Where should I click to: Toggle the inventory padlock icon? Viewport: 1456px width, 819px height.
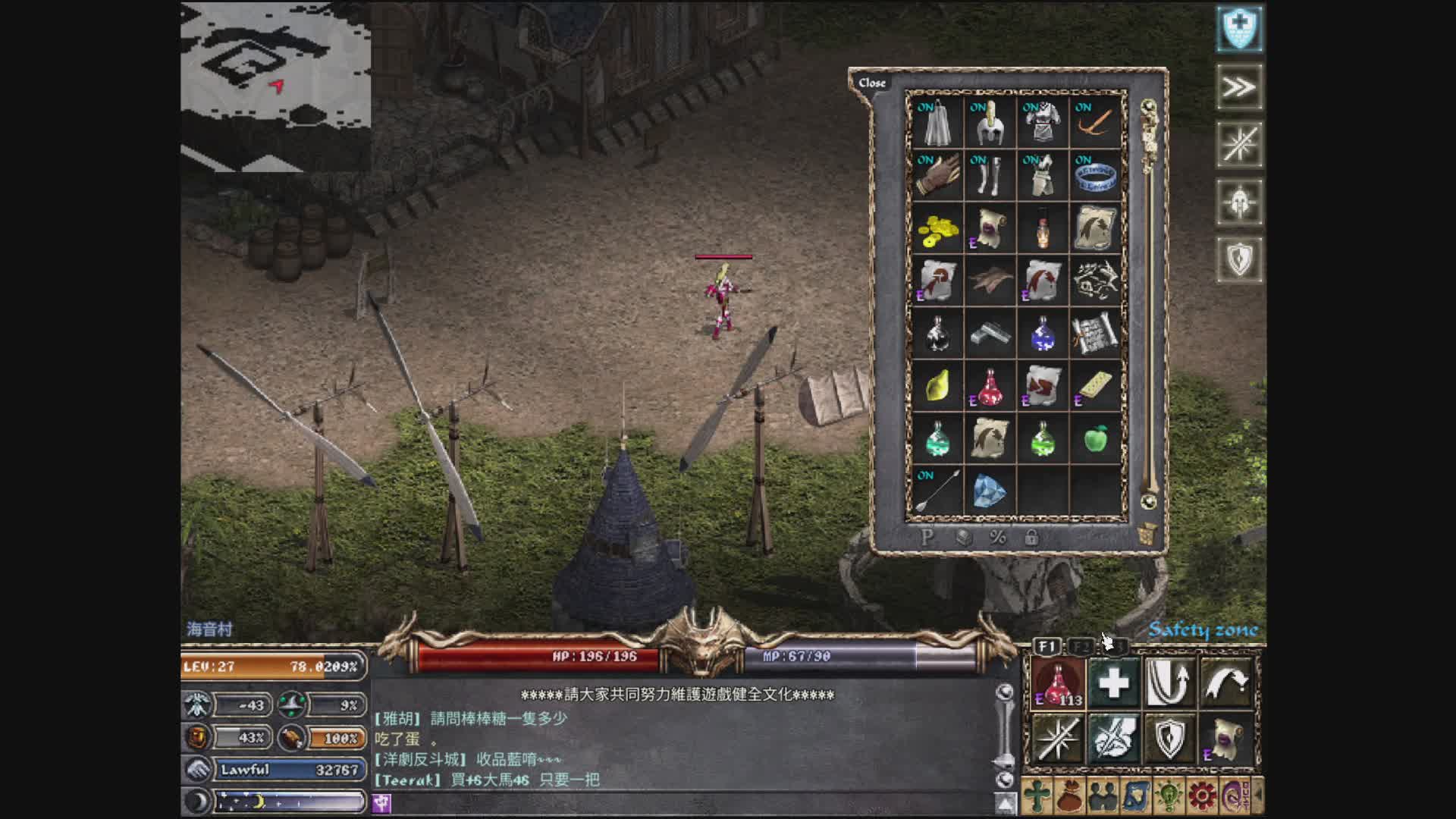pos(1031,538)
